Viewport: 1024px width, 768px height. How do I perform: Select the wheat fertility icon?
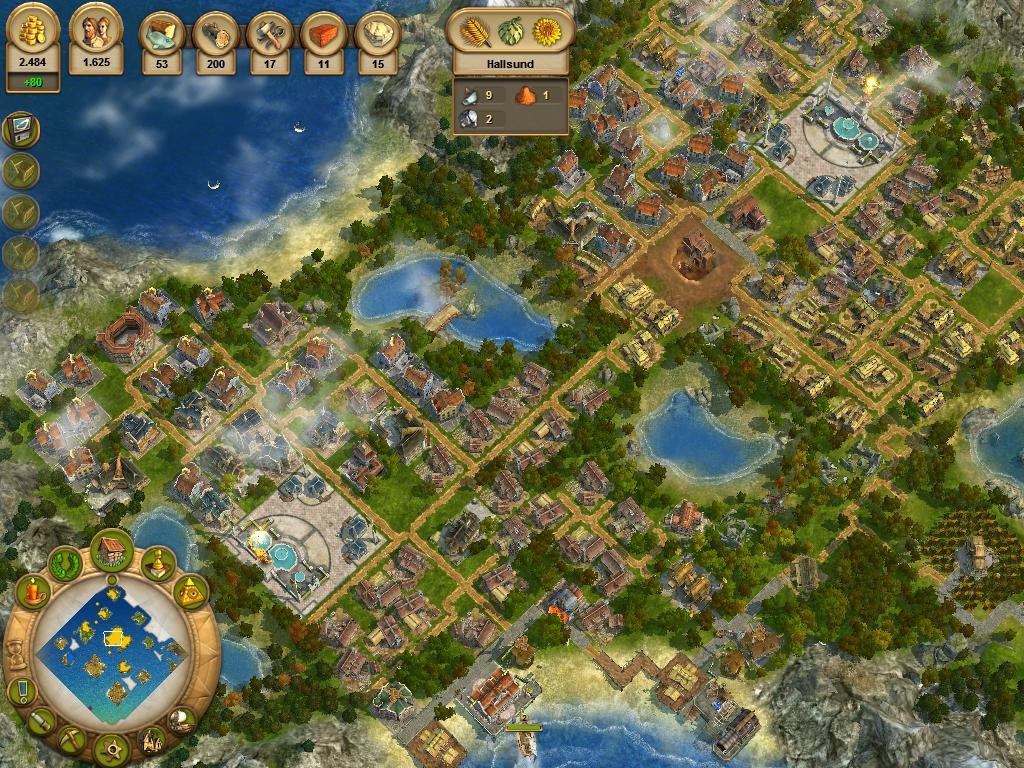(x=473, y=32)
